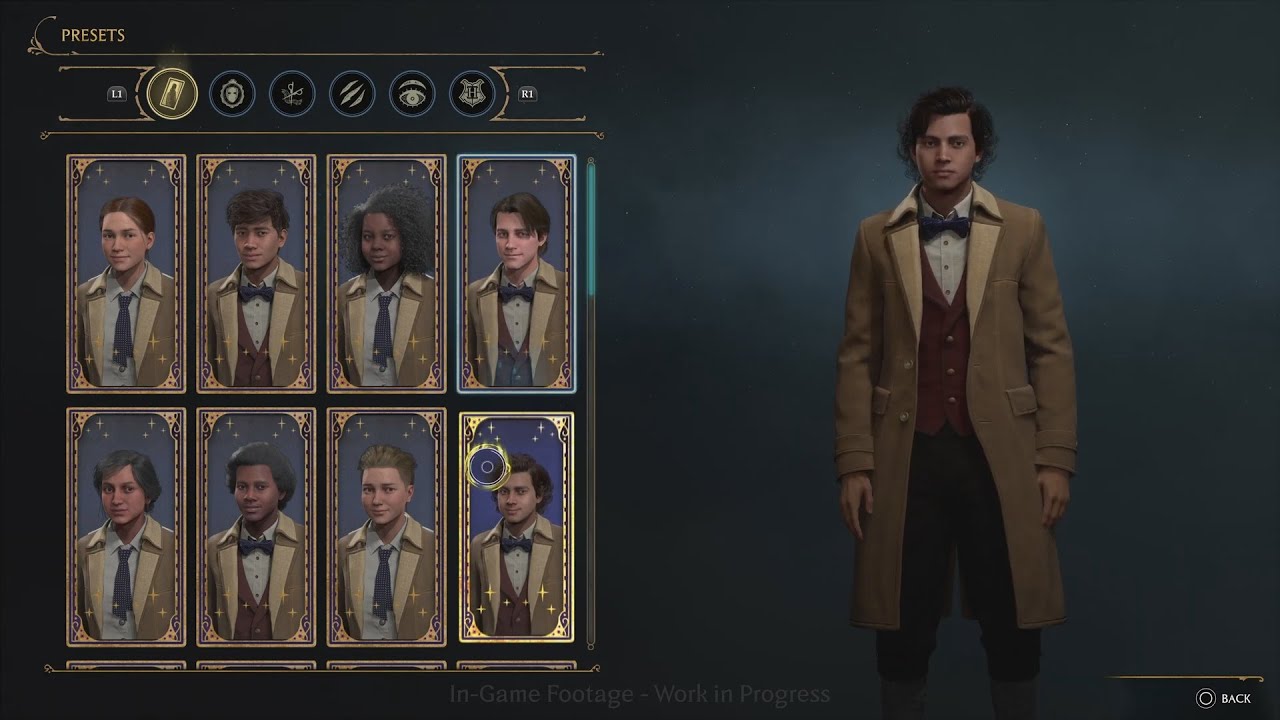This screenshot has height=720, width=1280.
Task: Open the scars and markings category icon
Action: [352, 94]
